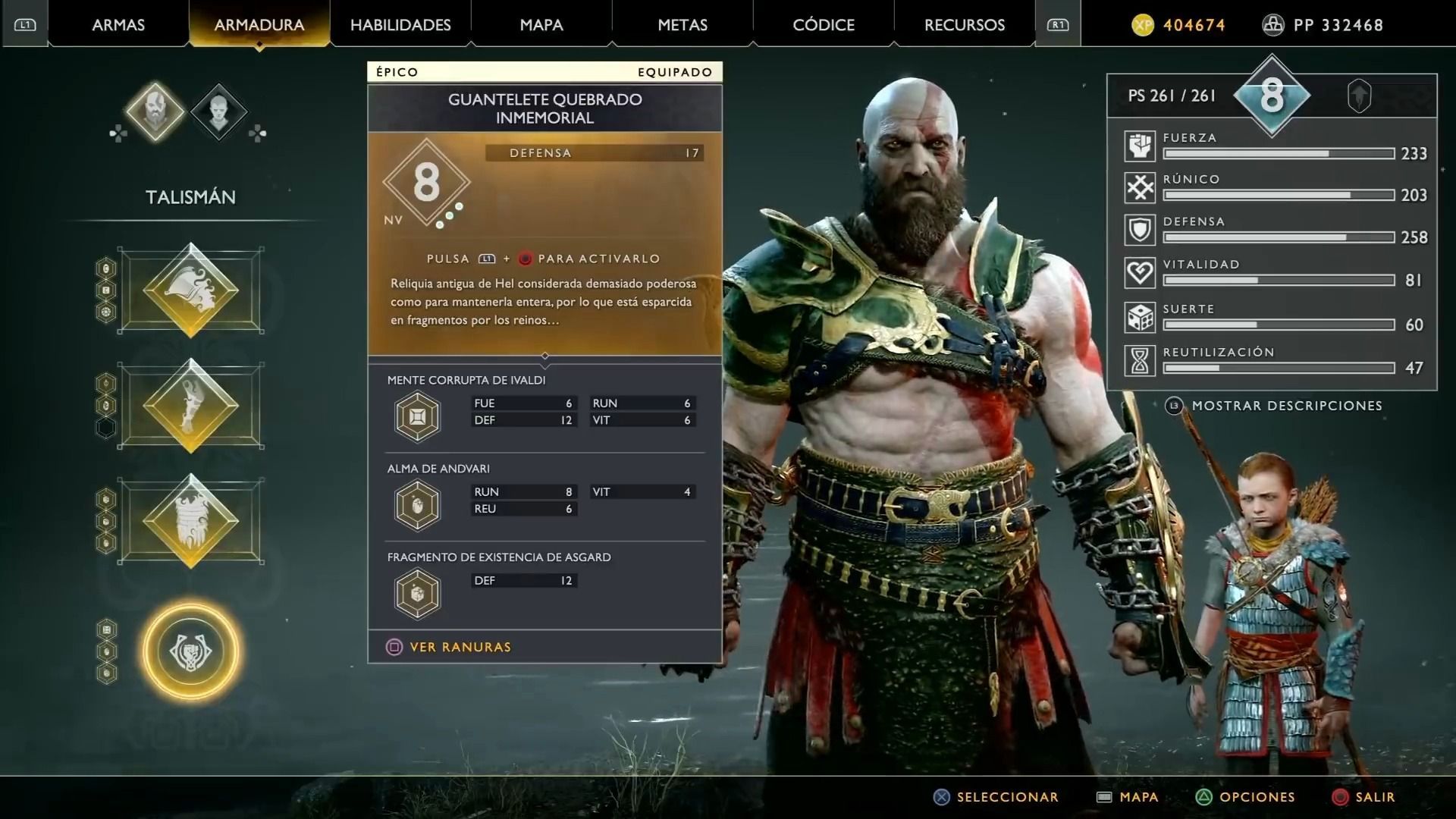Select the waist armor slot
This screenshot has height=819, width=1456.
(x=191, y=521)
